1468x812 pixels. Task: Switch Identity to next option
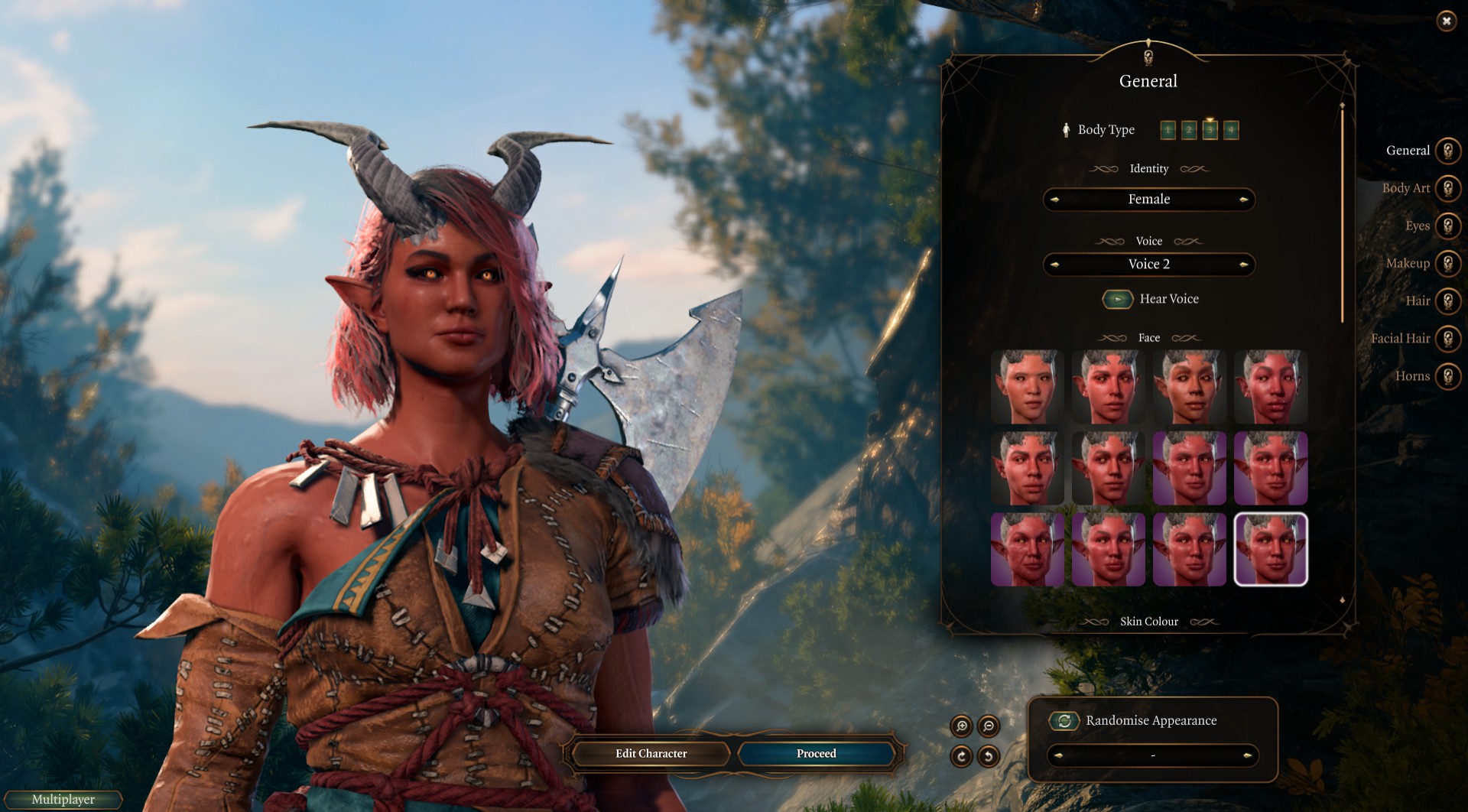coord(1244,200)
